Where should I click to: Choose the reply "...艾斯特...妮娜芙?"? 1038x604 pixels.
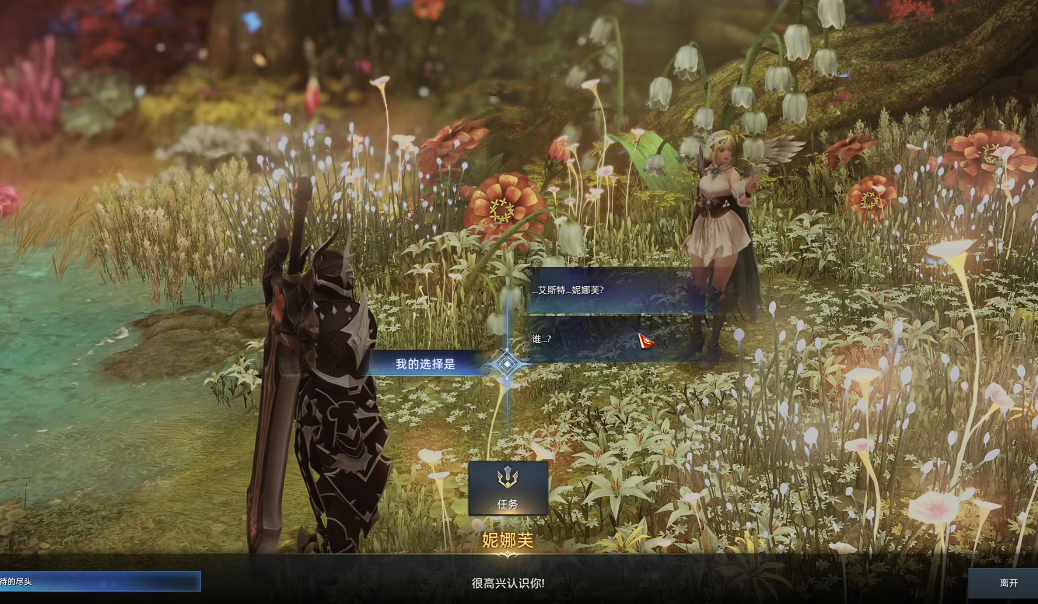tap(610, 290)
